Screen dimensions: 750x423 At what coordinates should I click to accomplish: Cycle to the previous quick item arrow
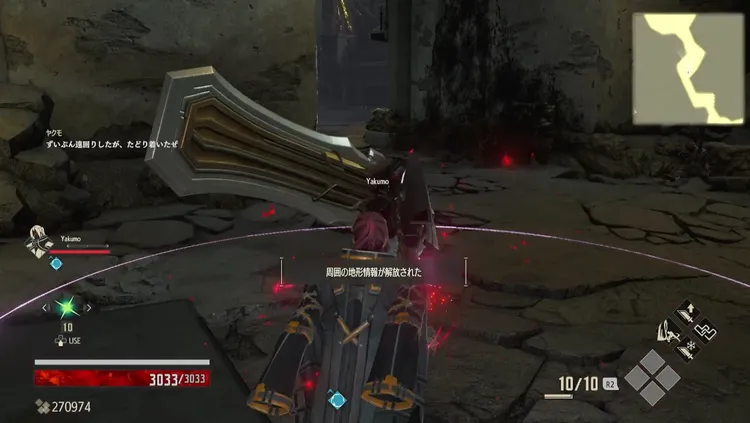coord(45,308)
